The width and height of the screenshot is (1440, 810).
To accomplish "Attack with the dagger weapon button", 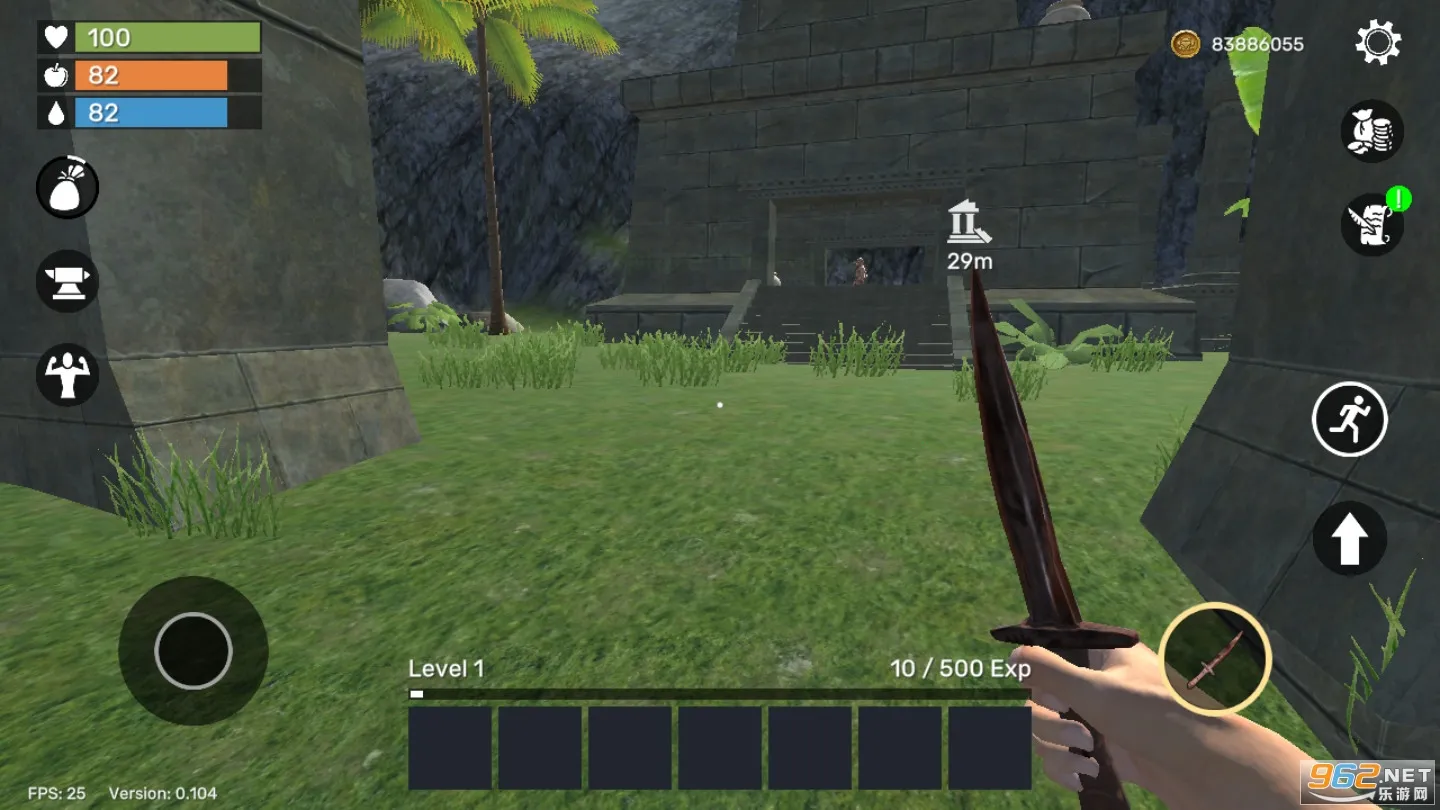I will click(1215, 659).
